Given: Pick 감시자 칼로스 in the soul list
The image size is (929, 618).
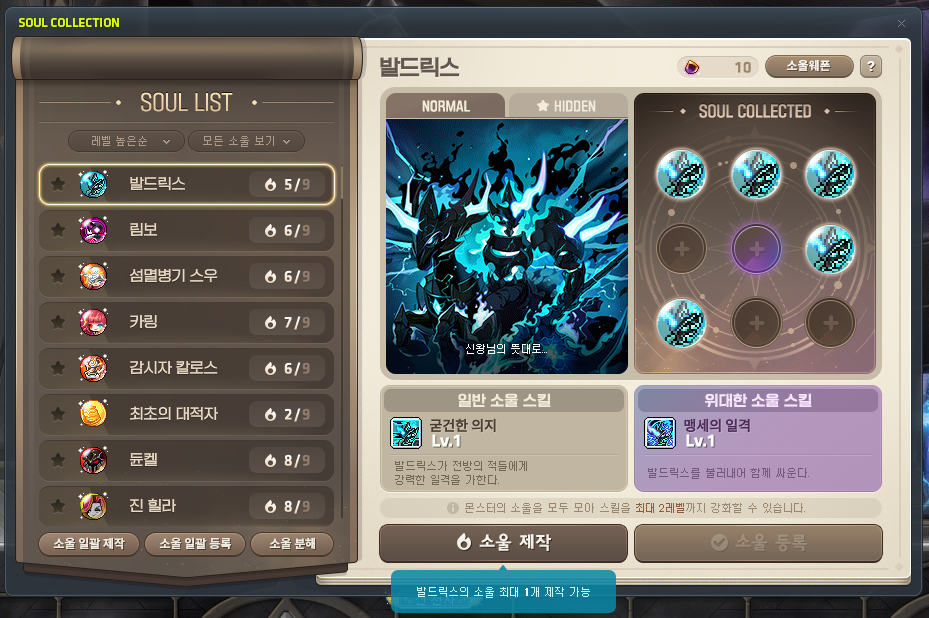Looking at the screenshot, I should pos(187,367).
